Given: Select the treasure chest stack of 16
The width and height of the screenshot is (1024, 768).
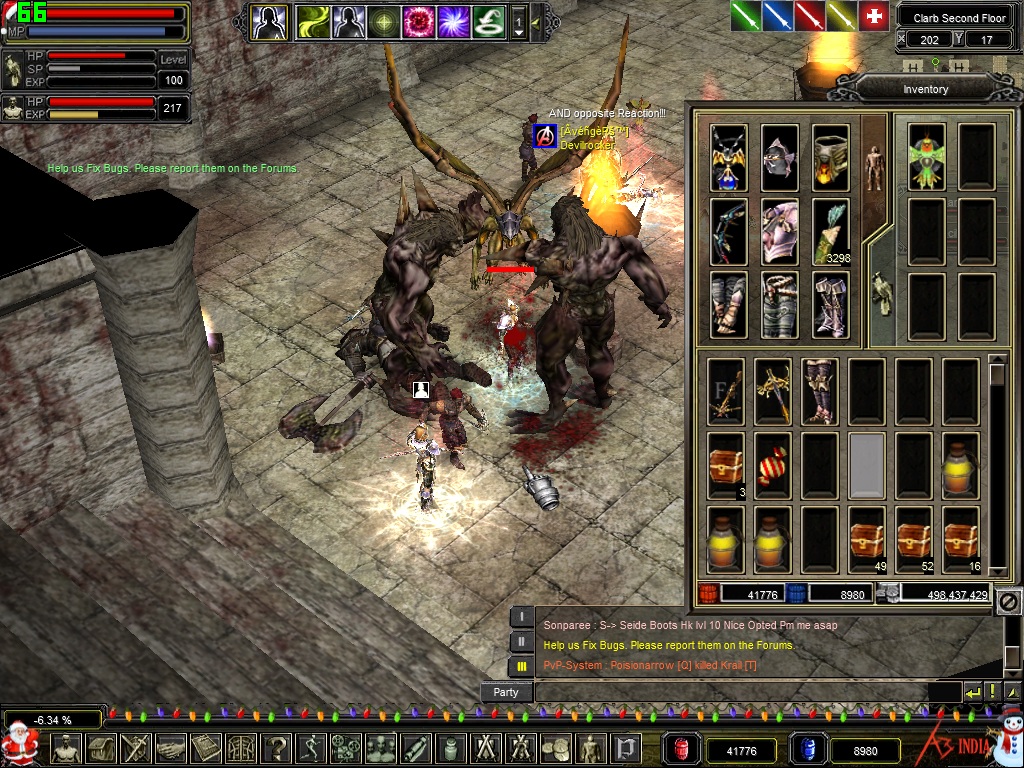Looking at the screenshot, I should [x=961, y=540].
